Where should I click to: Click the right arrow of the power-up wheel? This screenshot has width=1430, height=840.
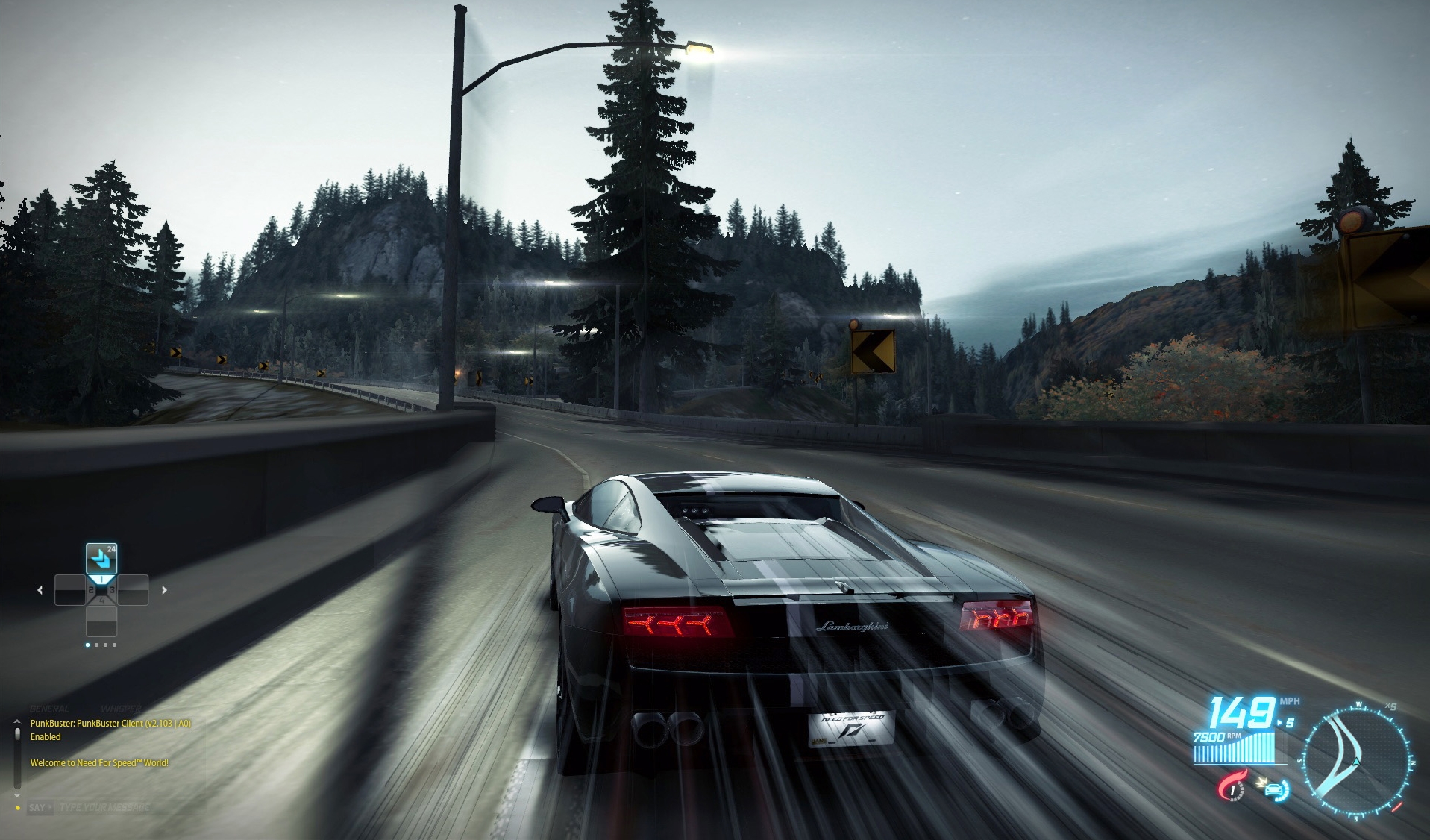(x=164, y=590)
